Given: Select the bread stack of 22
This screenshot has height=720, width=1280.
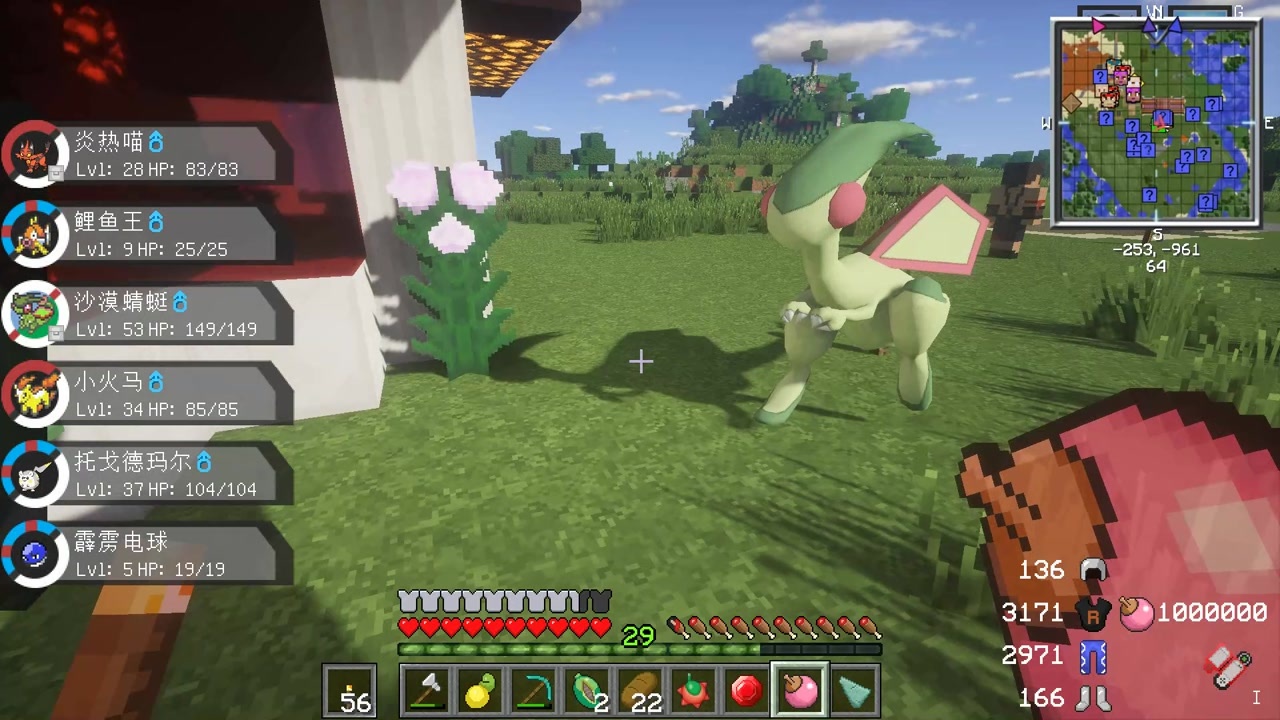Looking at the screenshot, I should (640, 691).
